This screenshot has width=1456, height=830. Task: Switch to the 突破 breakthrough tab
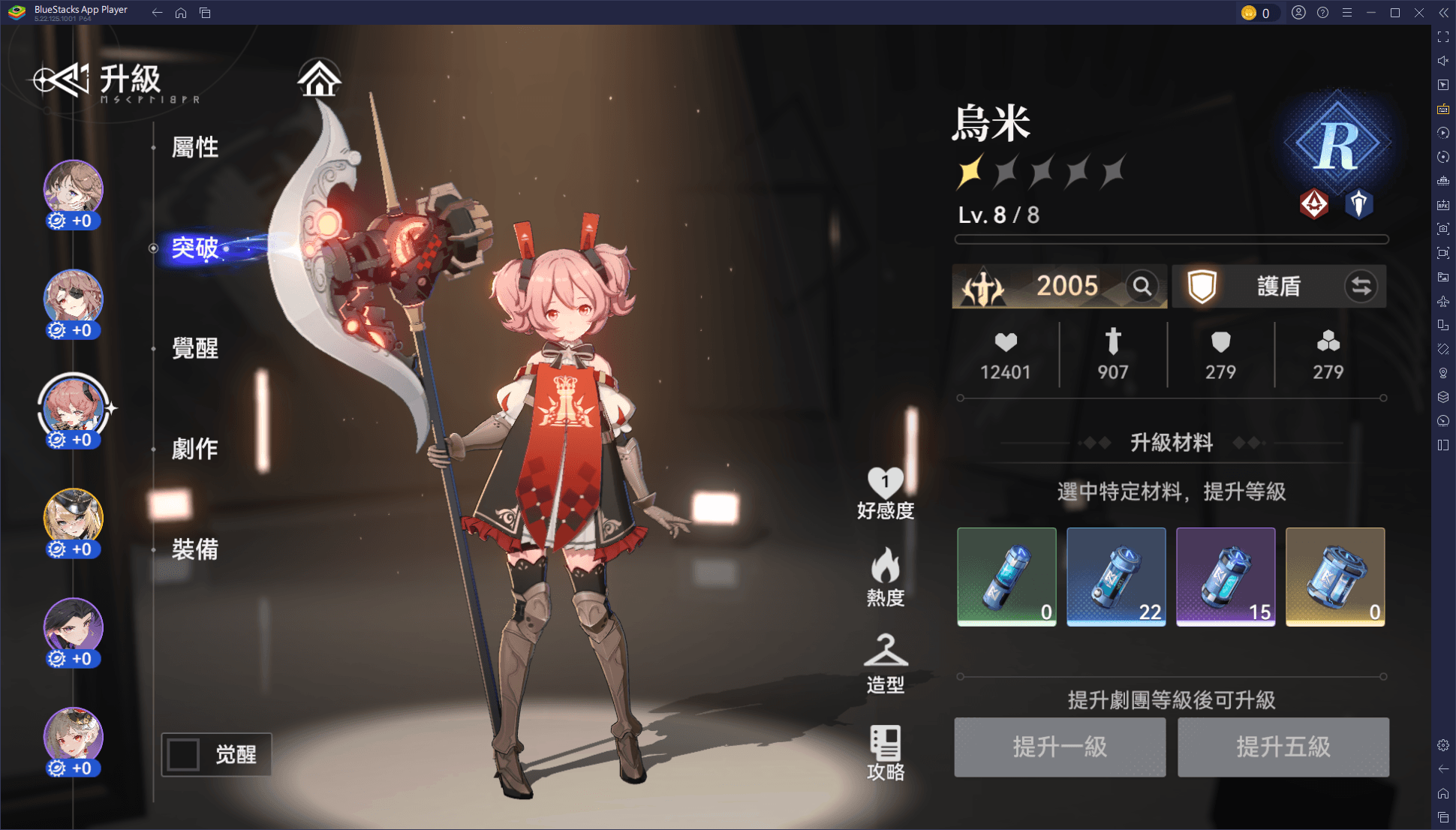tap(194, 248)
